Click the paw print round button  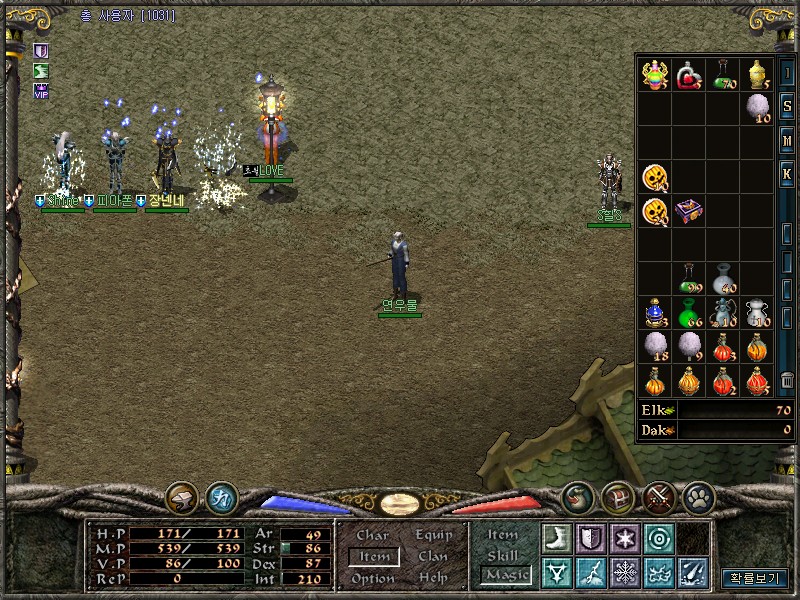tap(697, 496)
